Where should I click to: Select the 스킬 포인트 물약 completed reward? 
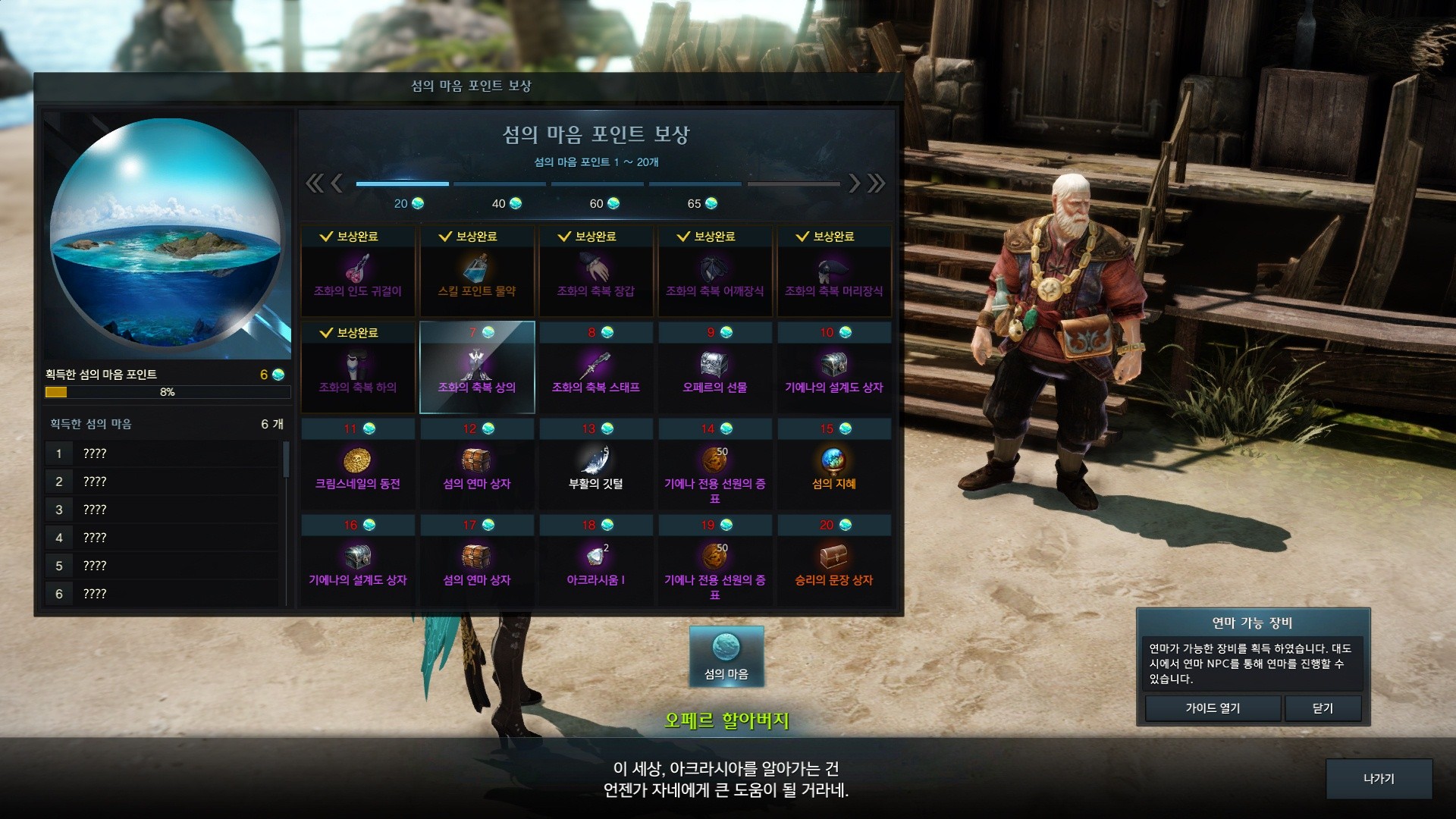pyautogui.click(x=477, y=271)
